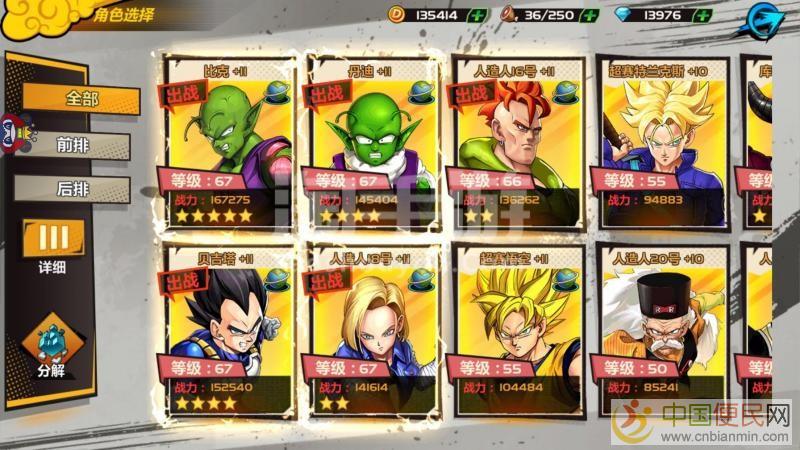
Task: Show only 前排 front-row characters
Action: coord(73,144)
